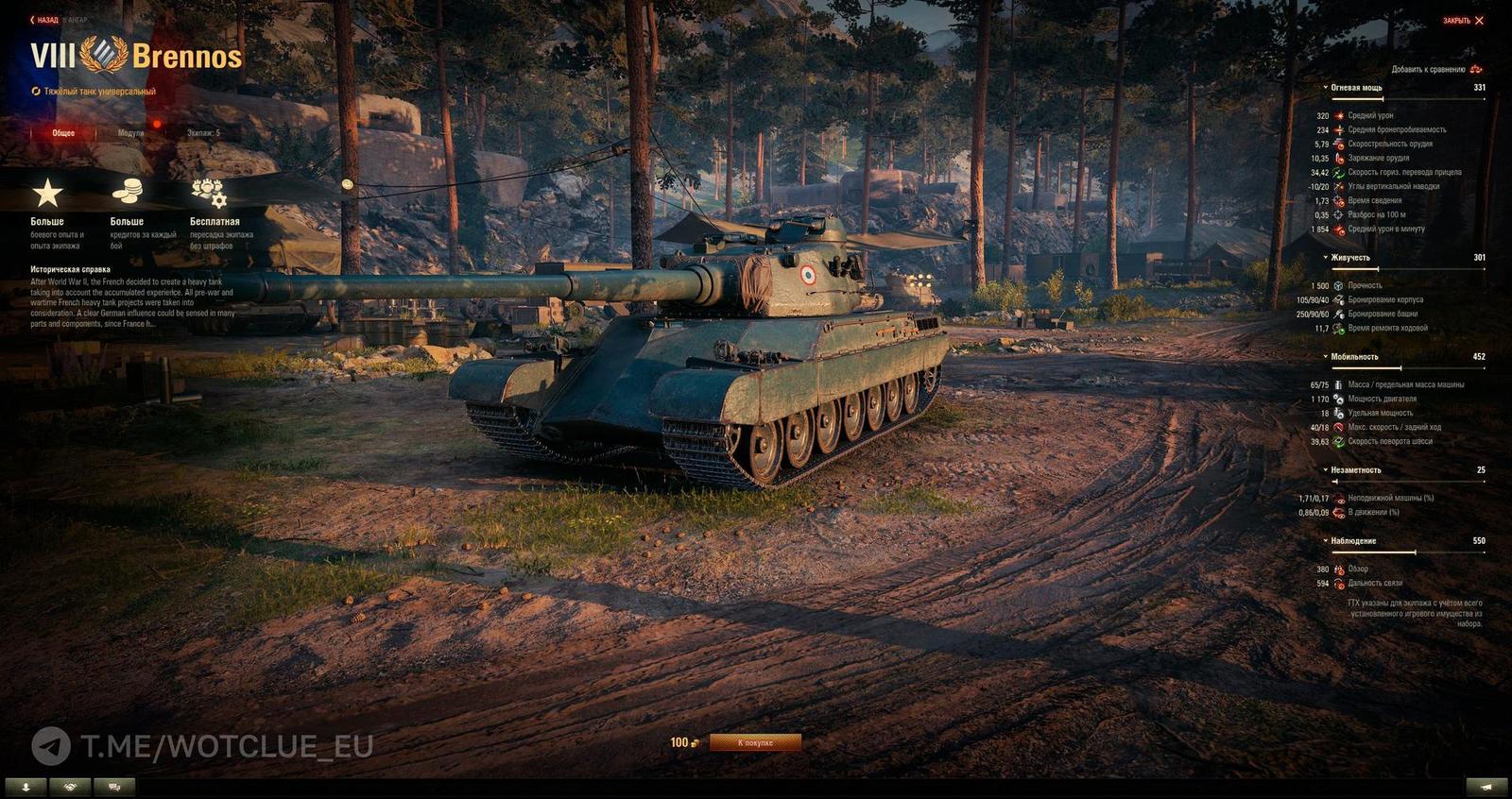Viewport: 1512px width, 799px height.
Task: Collapse the Огневая мощь section
Action: point(1327,84)
